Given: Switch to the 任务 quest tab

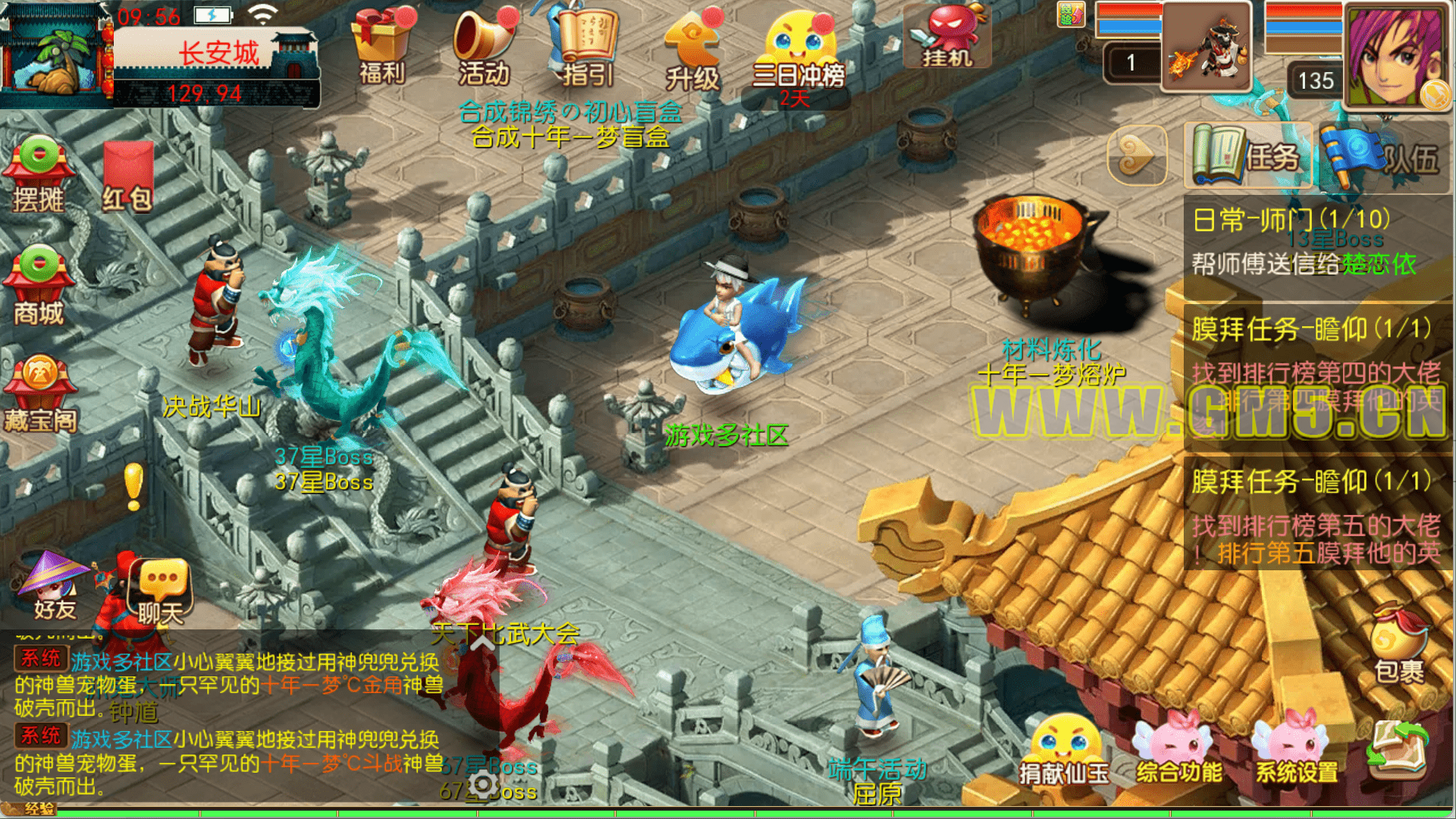Looking at the screenshot, I should point(1247,156).
